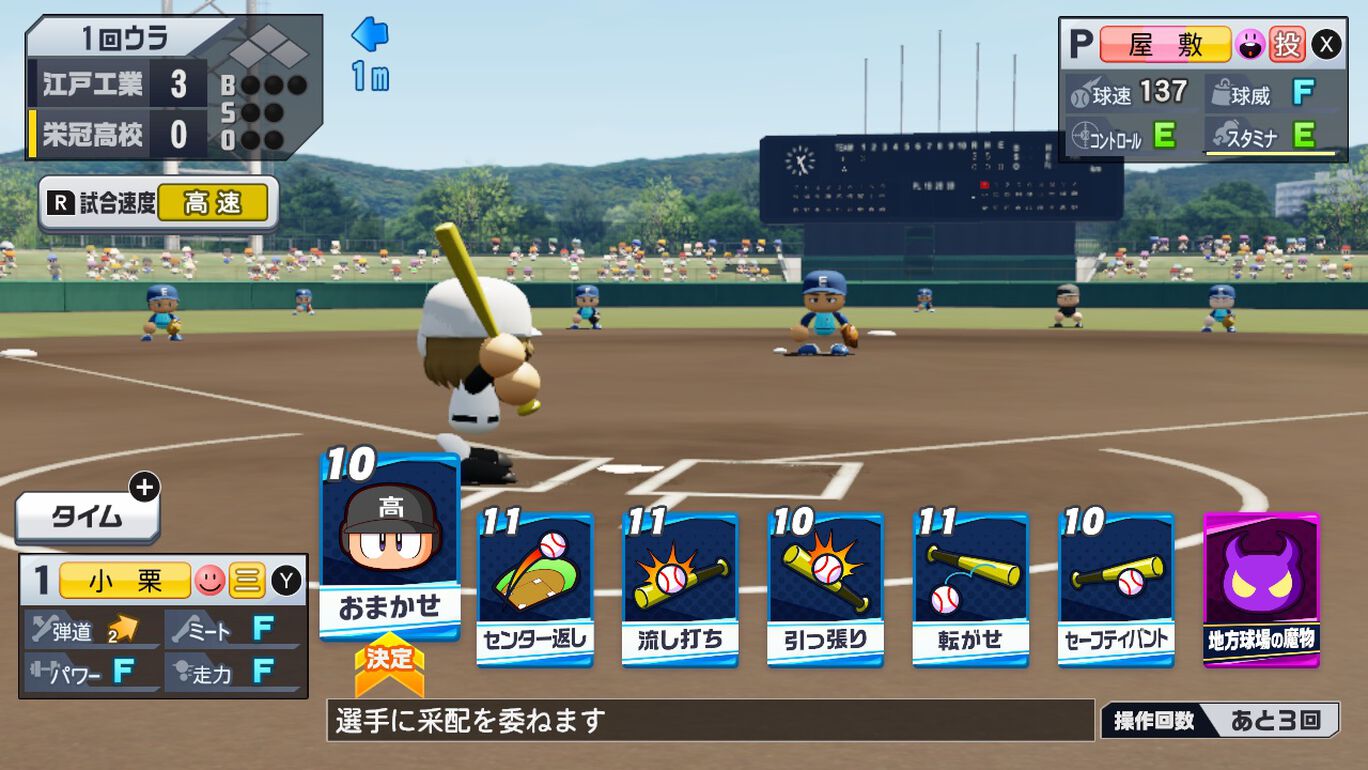Call a timeout with タイム button

88,517
